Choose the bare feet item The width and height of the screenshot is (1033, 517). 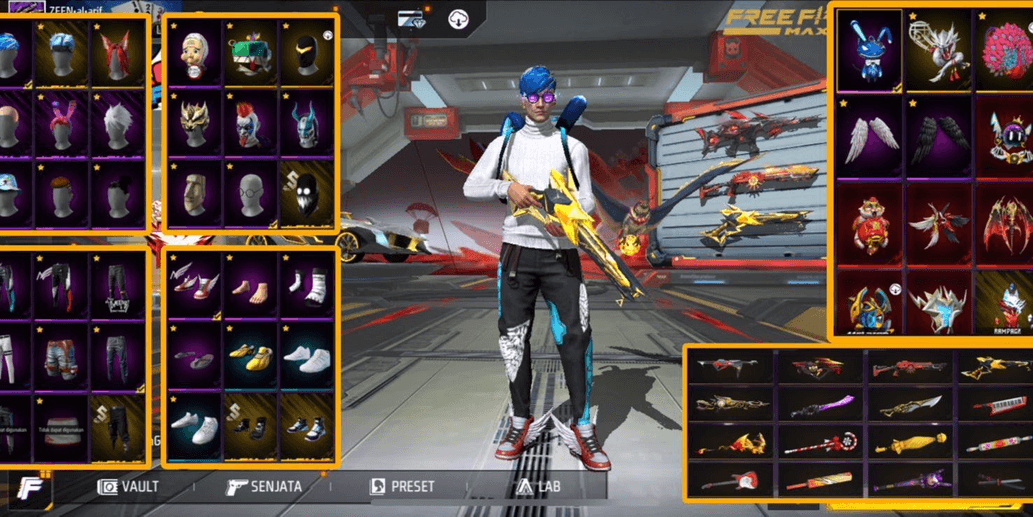point(251,283)
